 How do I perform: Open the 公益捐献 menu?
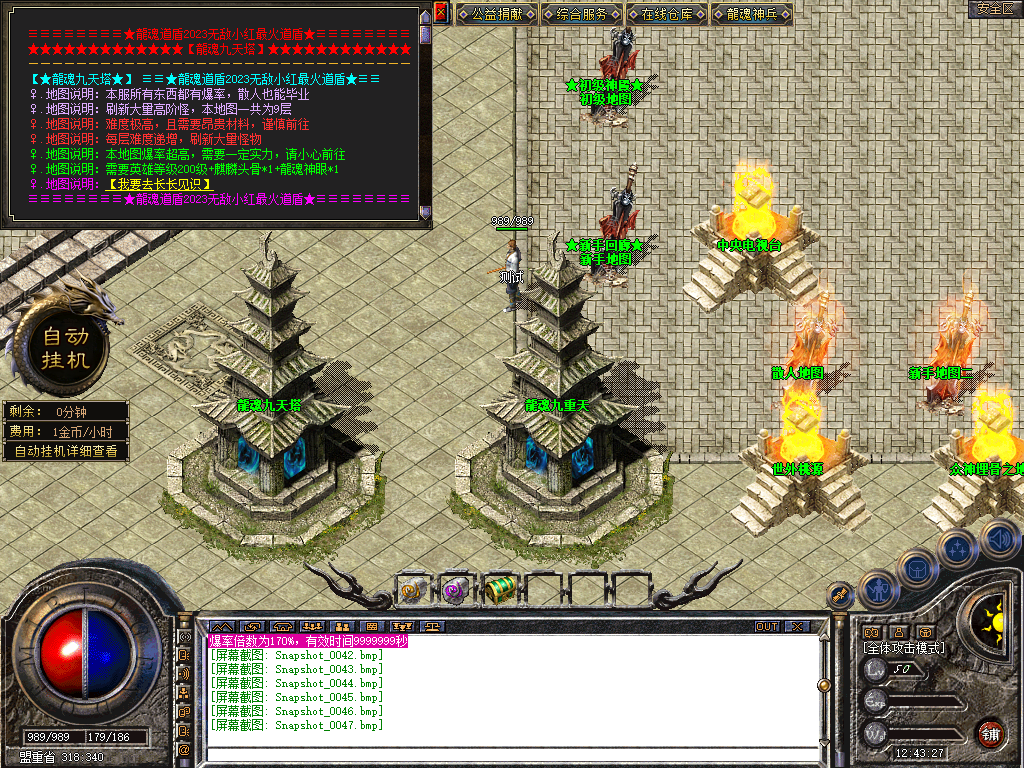498,14
